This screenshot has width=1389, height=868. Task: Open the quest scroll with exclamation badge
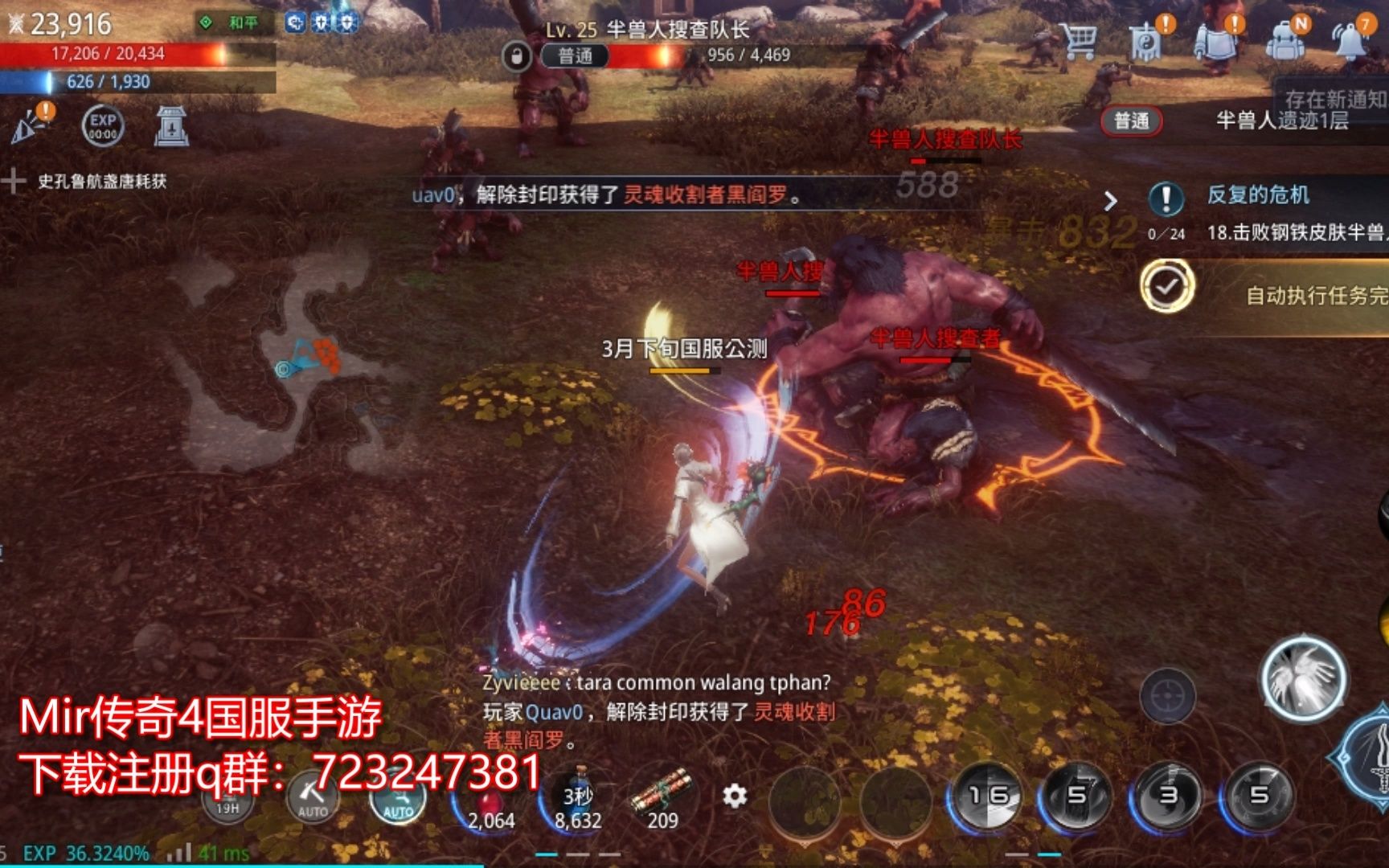(1215, 42)
